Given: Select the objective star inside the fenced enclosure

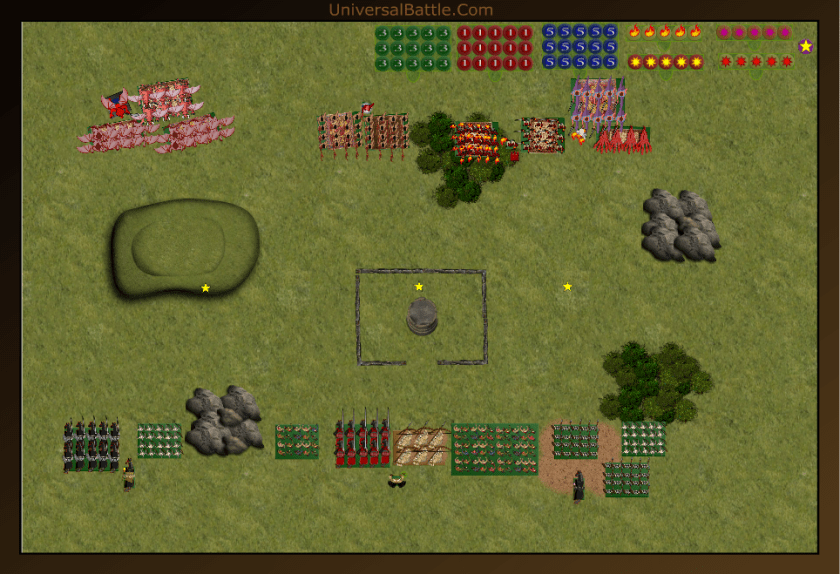Looking at the screenshot, I should point(419,287).
